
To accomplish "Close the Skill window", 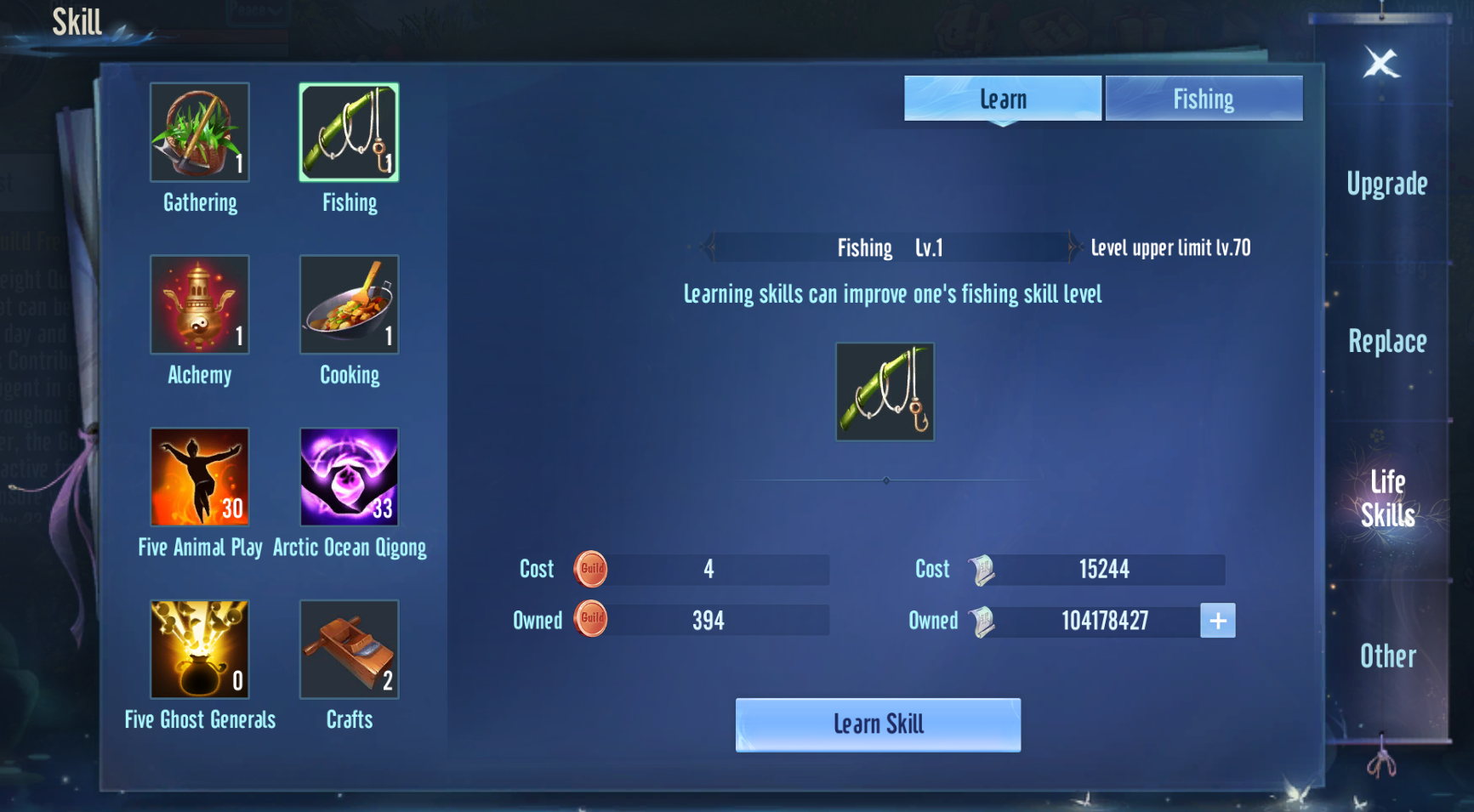I will [x=1381, y=63].
